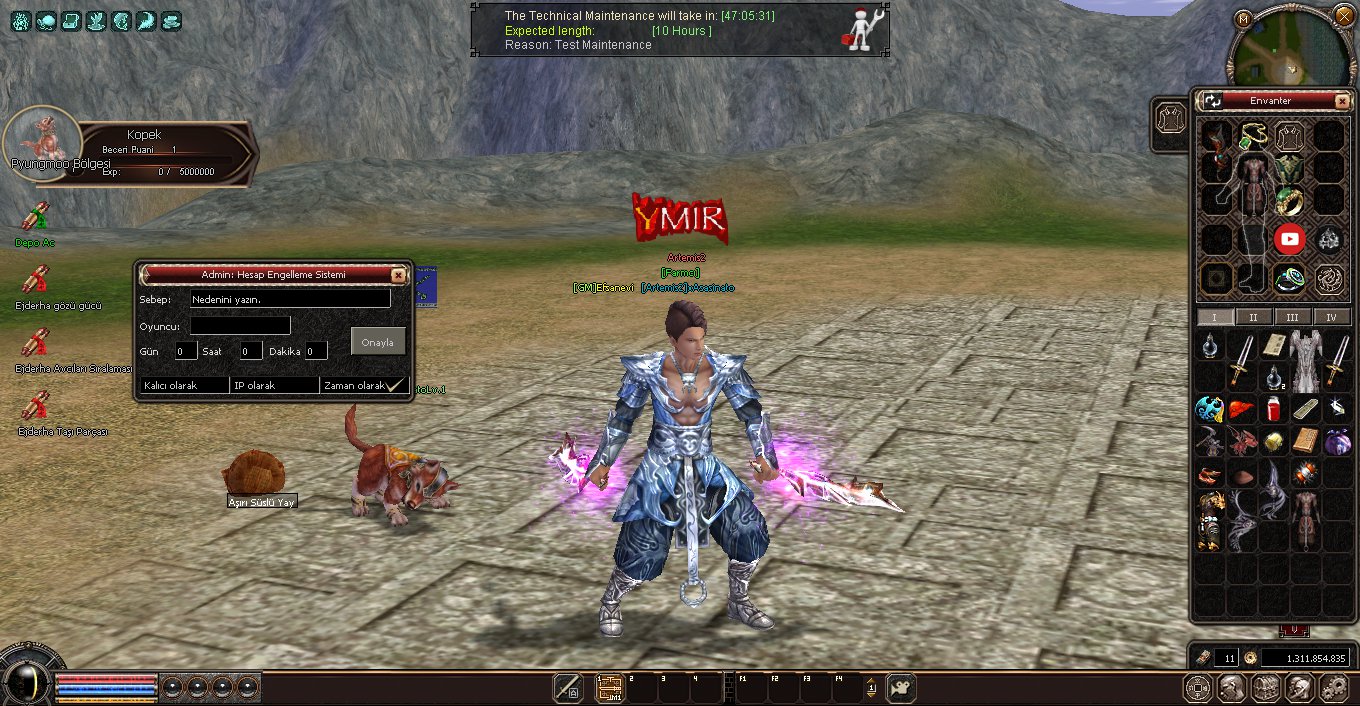Open the Ejderha gözü gücü scroll
The image size is (1360, 706).
(x=35, y=280)
